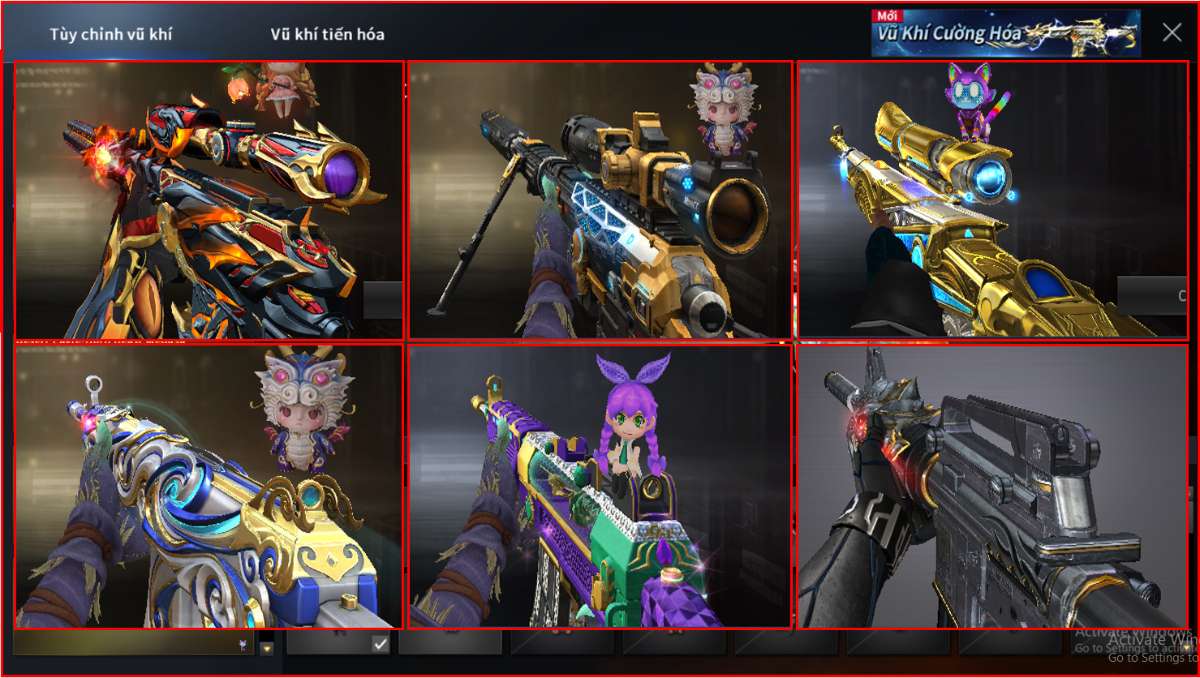Switch to the Tùy chỉnh vũ khí tab
Screen dimensions: 1200x678
tap(111, 34)
